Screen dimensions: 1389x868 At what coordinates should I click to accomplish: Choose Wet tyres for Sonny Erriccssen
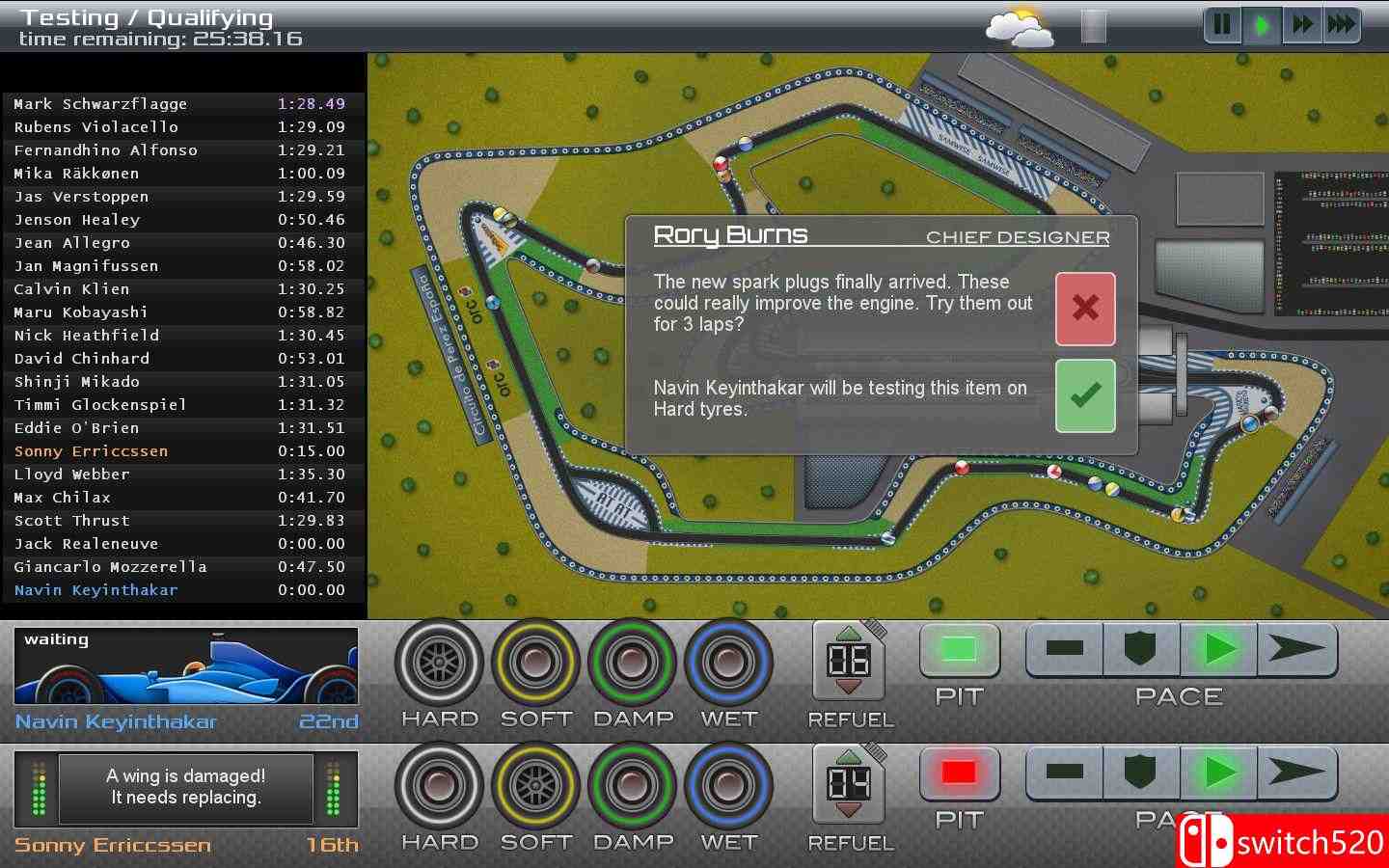729,788
